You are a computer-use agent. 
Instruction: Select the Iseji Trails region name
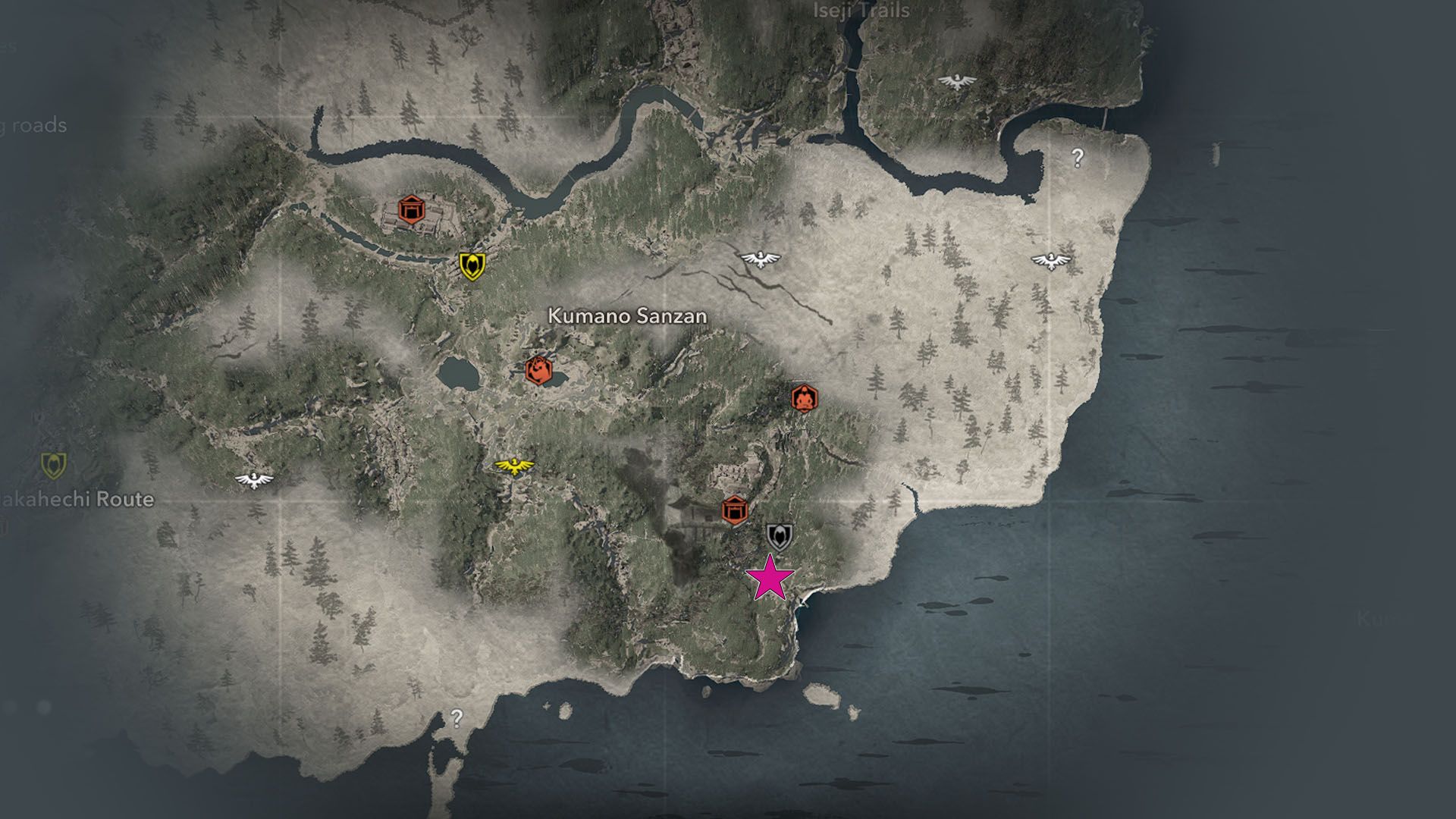(x=861, y=11)
